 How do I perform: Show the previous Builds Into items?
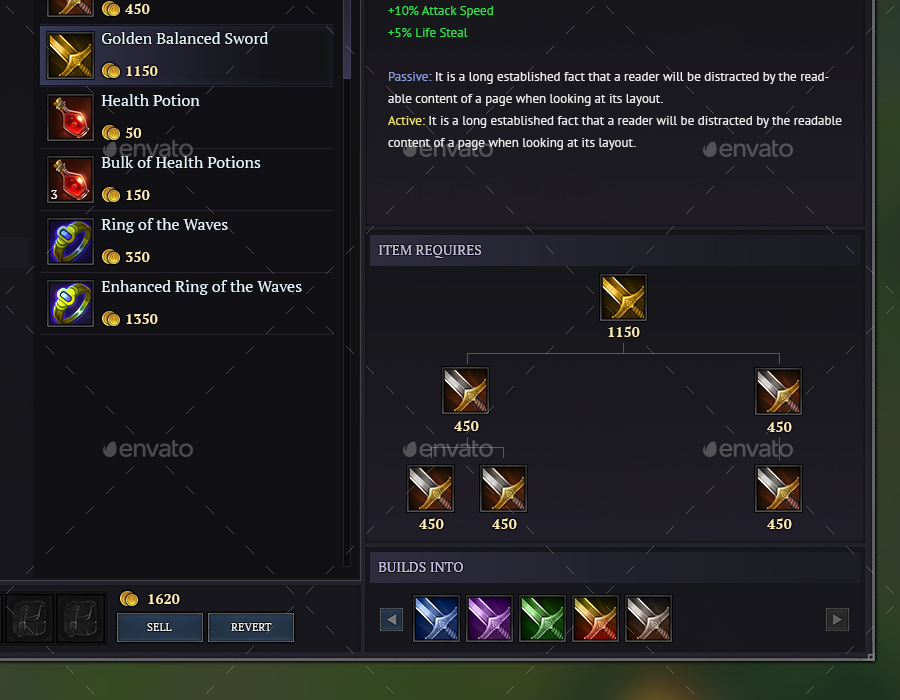coord(391,620)
